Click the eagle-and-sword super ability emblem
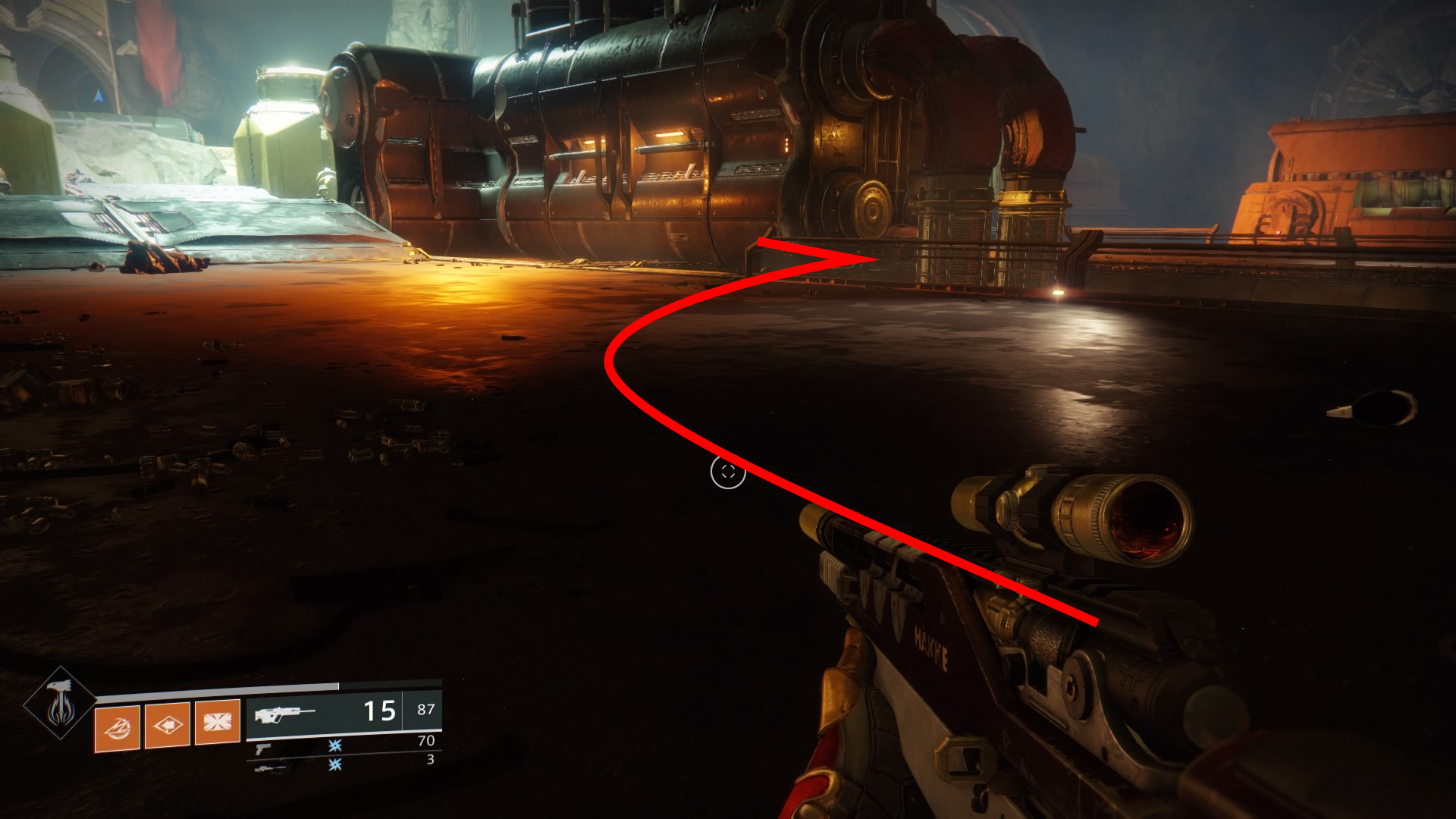 pos(60,704)
